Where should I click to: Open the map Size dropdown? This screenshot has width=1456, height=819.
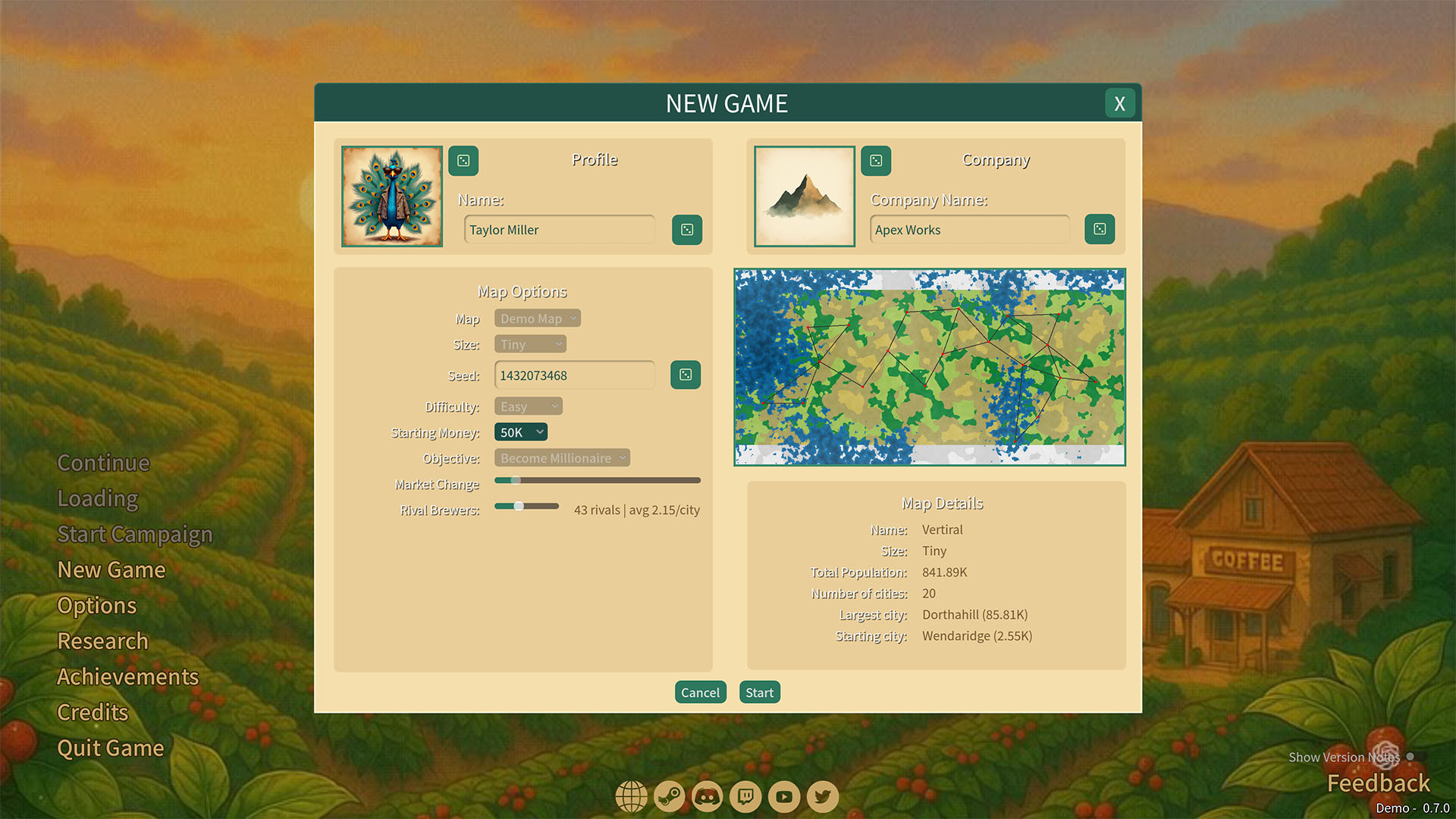[x=530, y=344]
